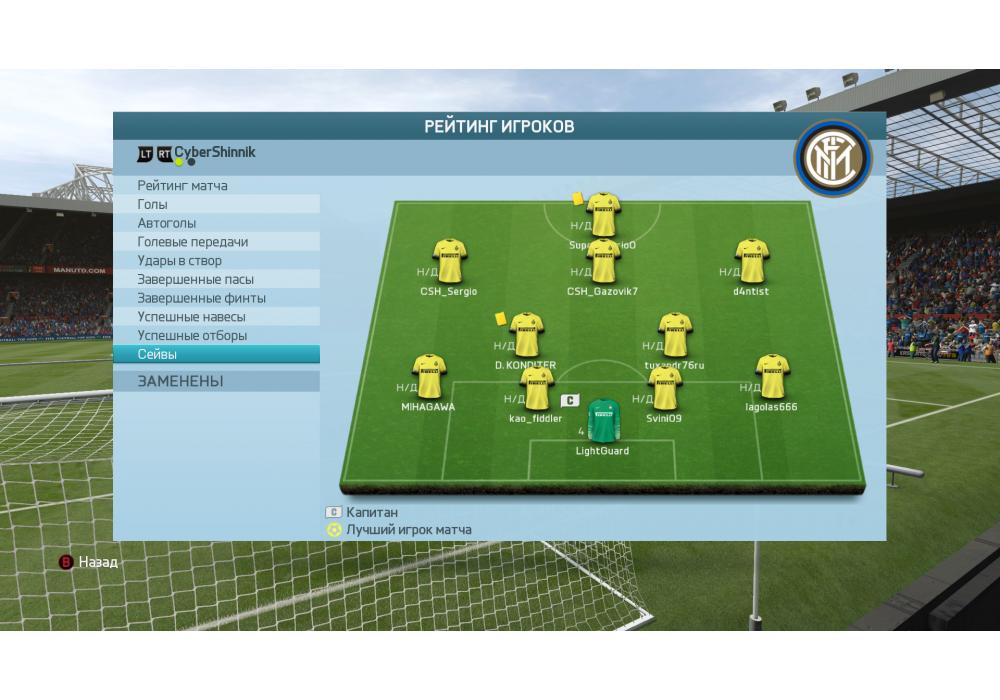The height and width of the screenshot is (700, 1000).
Task: Choose player kao_fiddler's shirt
Action: click(x=536, y=388)
